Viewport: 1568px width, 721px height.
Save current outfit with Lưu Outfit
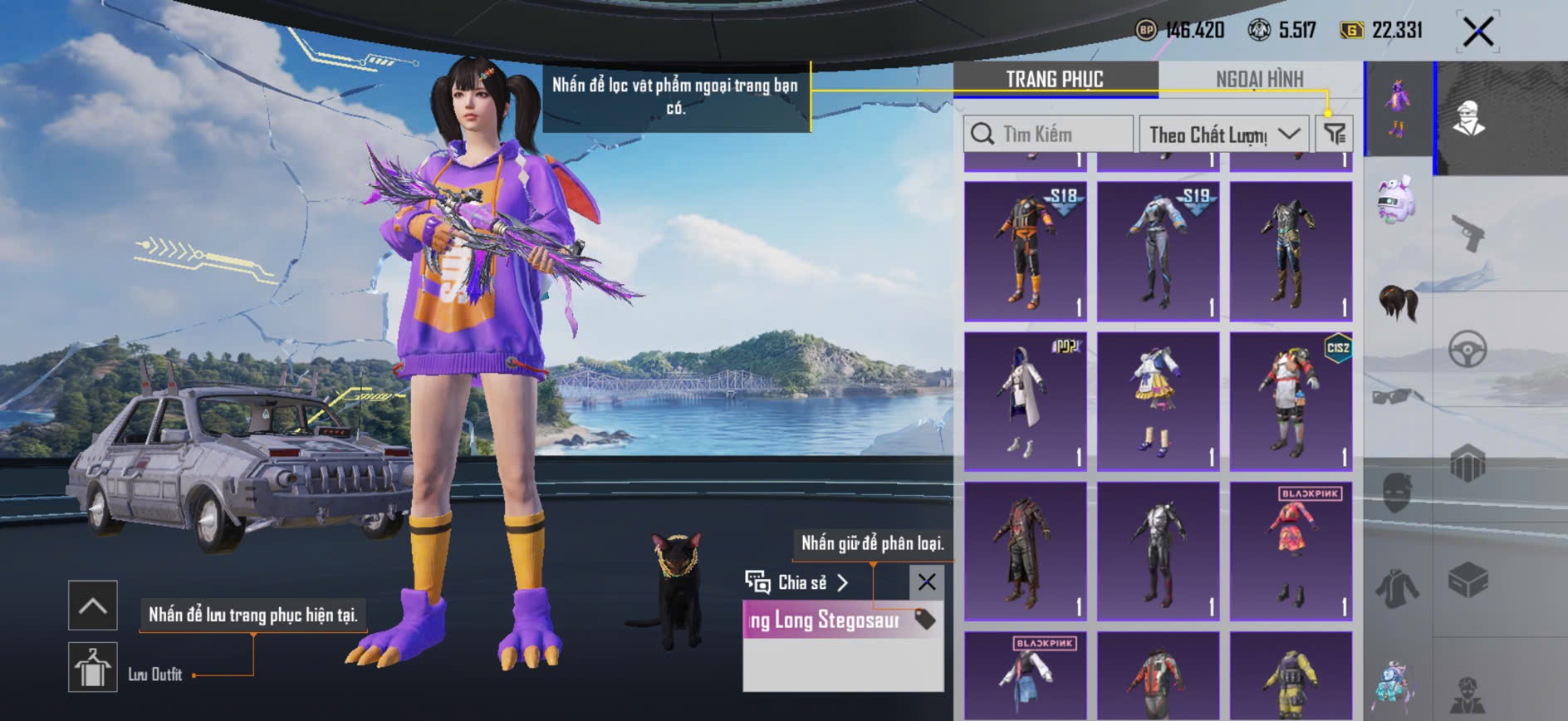pyautogui.click(x=93, y=667)
